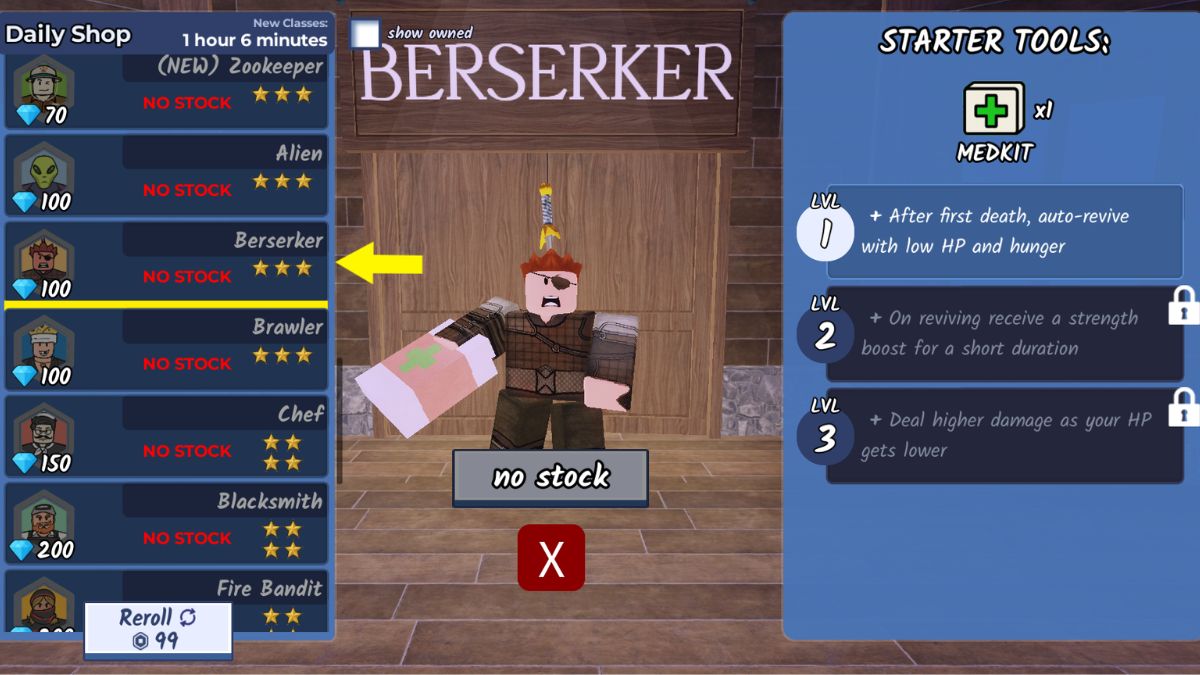This screenshot has height=675, width=1200.
Task: Click the locked level 3 damage perk
Action: [x=1003, y=435]
